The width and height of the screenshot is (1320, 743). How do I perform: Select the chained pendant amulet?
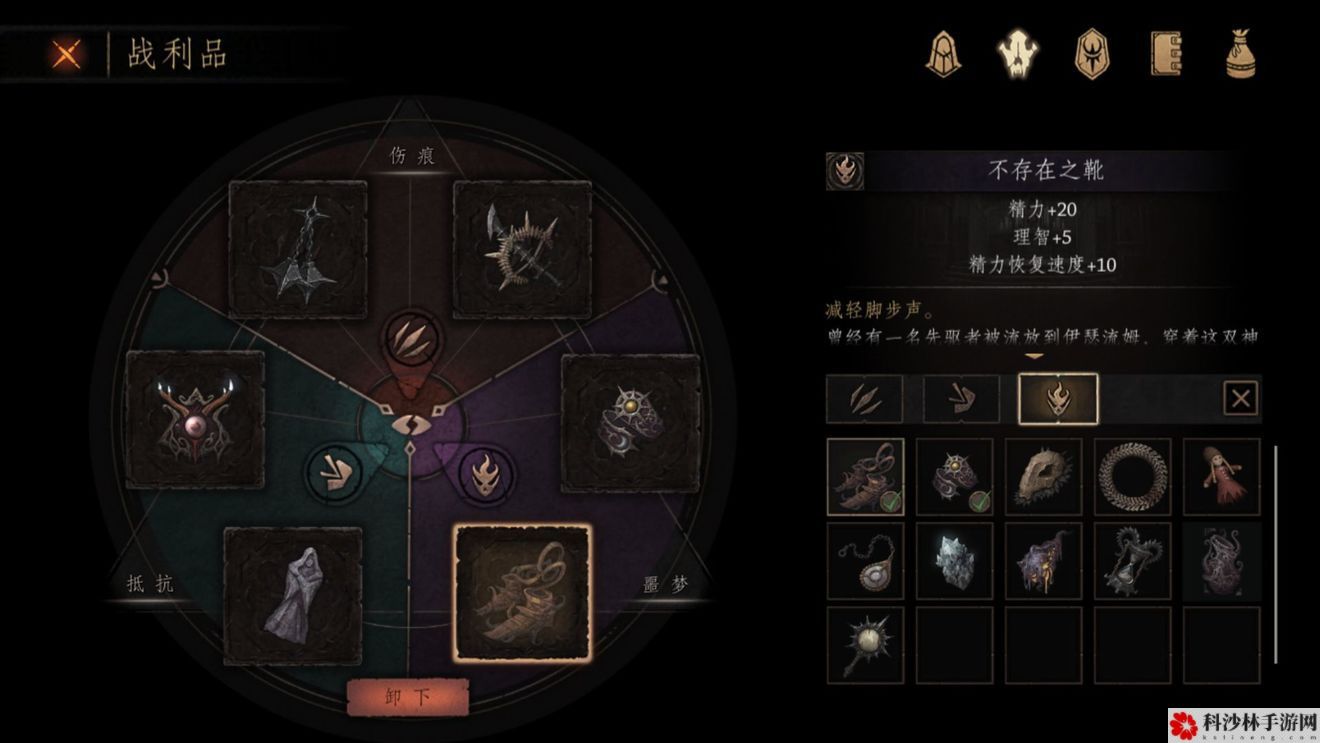click(866, 561)
